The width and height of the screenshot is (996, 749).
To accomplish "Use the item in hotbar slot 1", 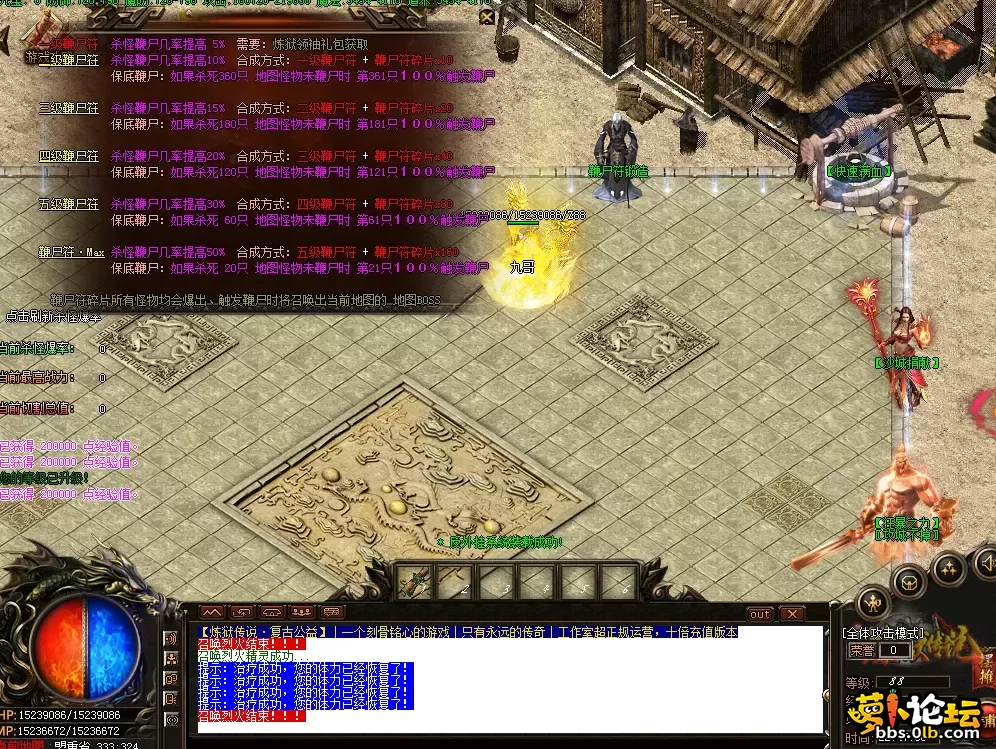I will point(414,581).
